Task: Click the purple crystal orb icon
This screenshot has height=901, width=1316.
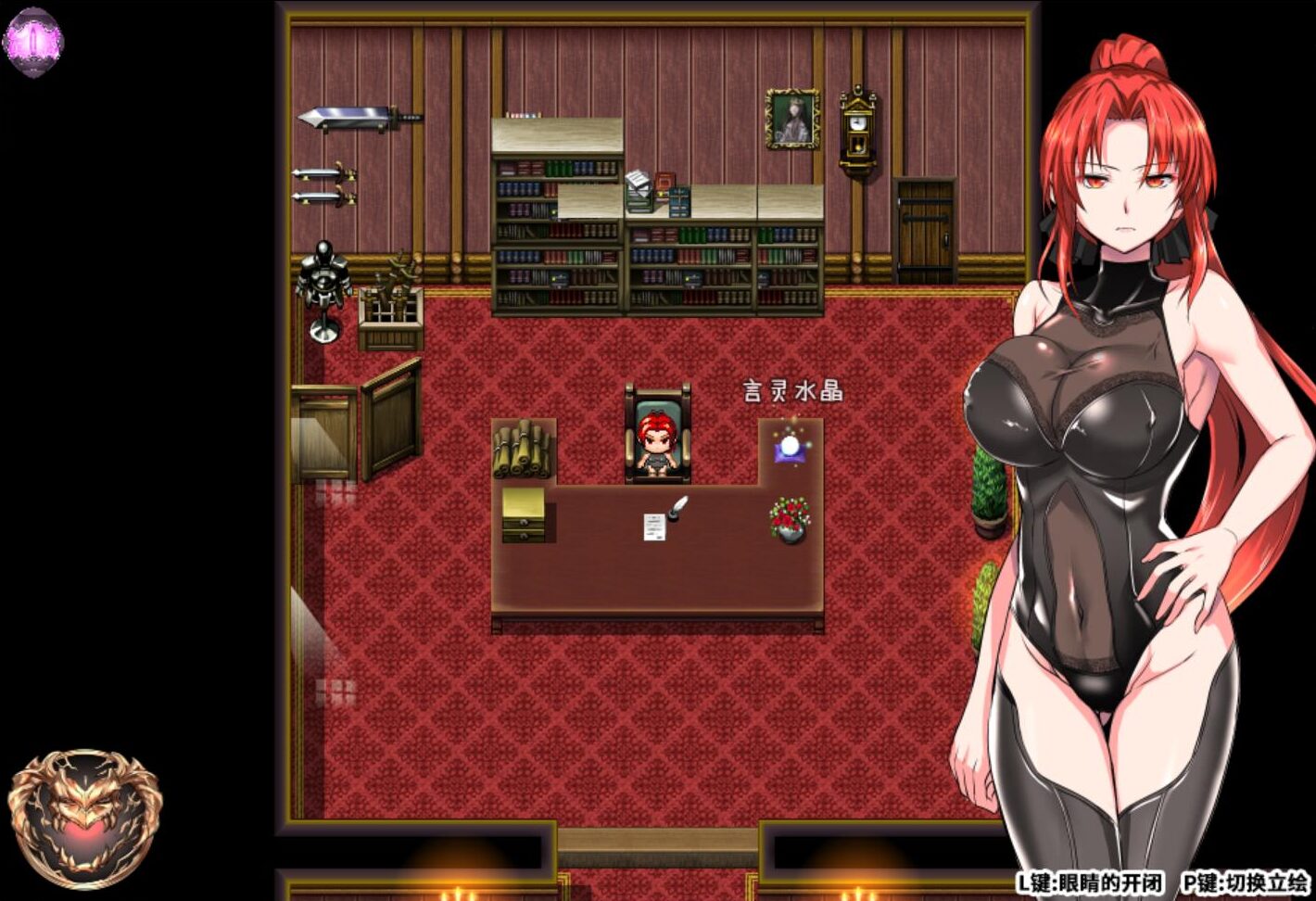Action: 32,41
